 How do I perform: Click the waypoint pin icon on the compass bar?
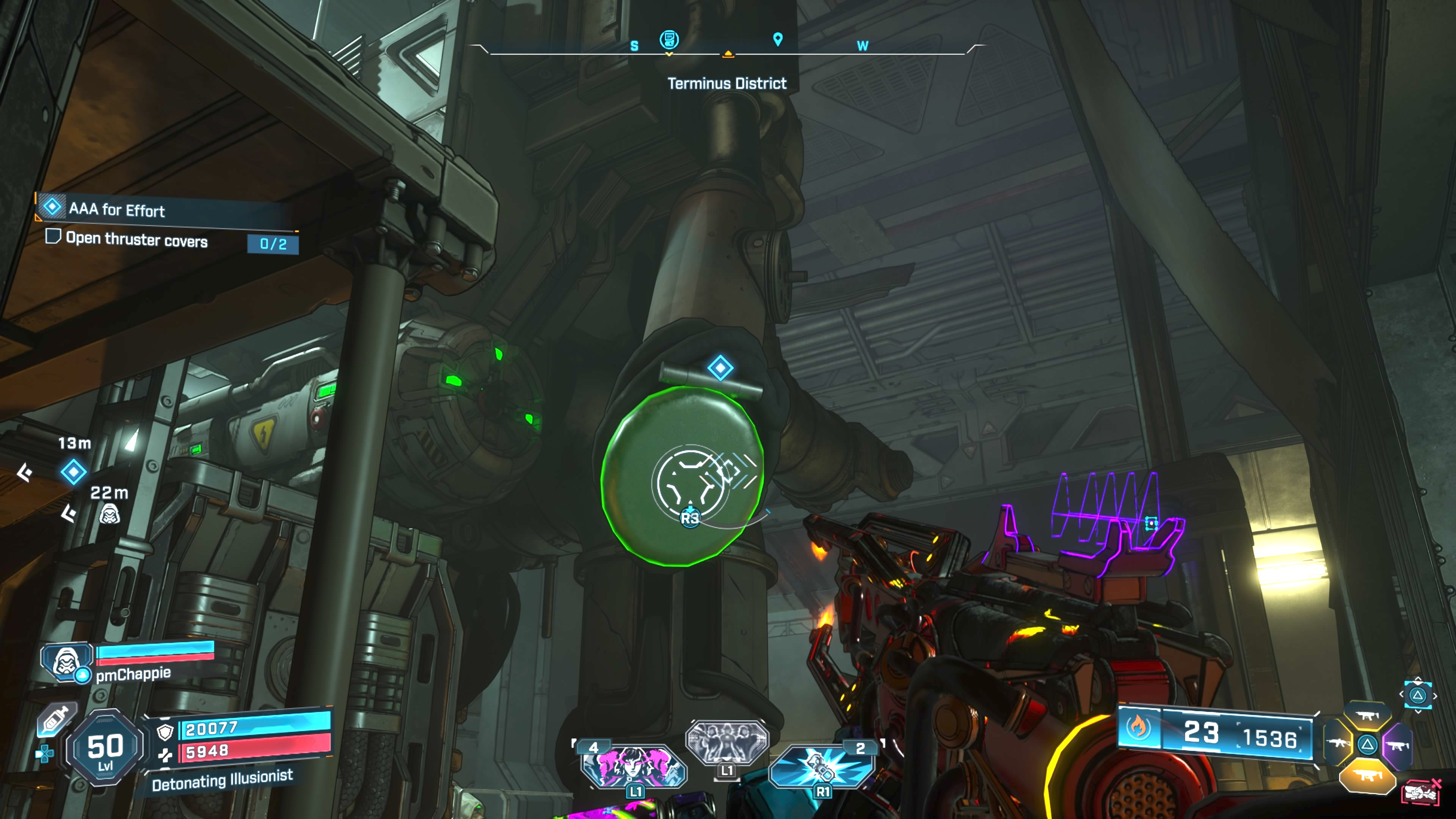pyautogui.click(x=777, y=39)
